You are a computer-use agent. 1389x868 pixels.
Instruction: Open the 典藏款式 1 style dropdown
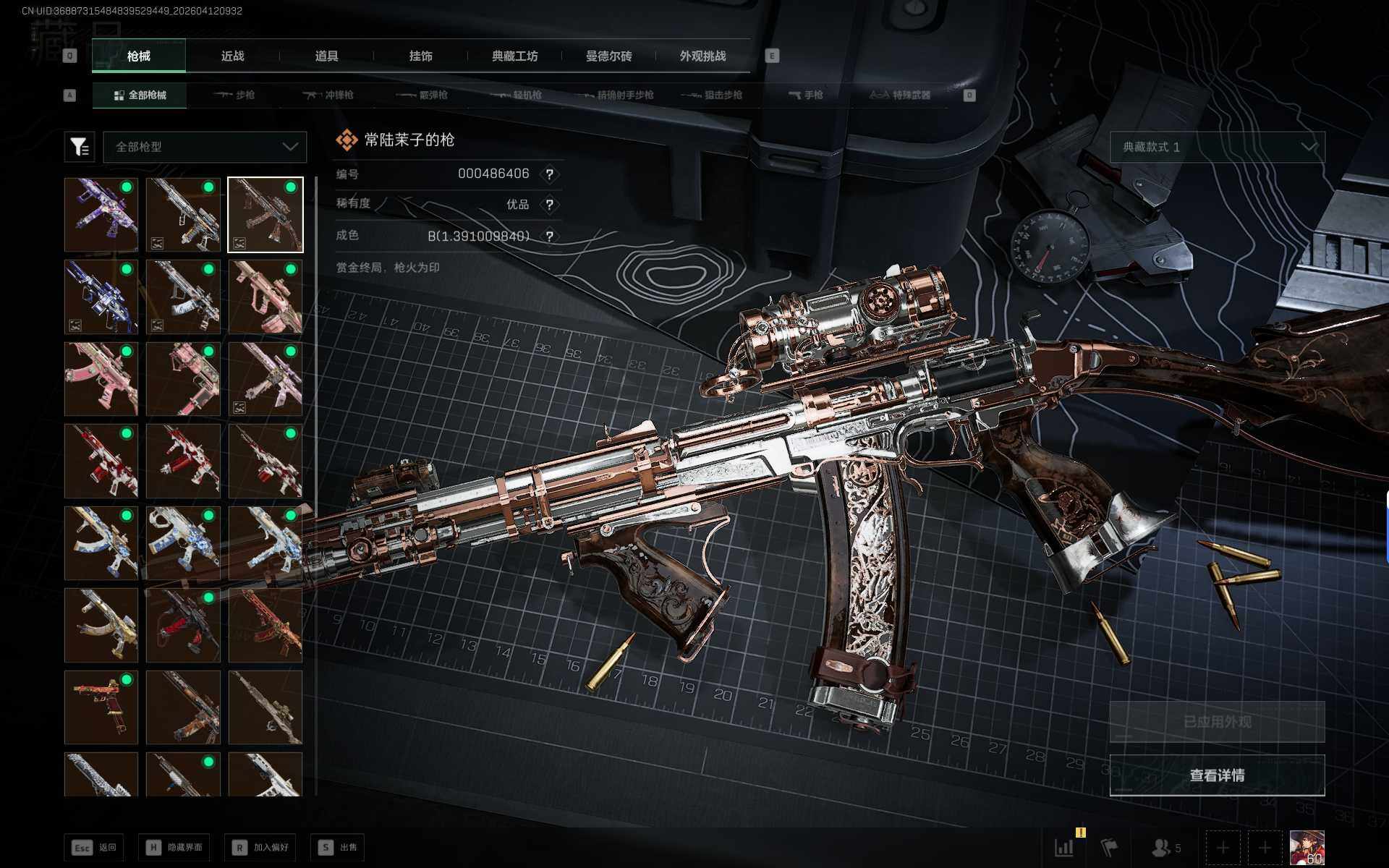tap(1217, 147)
